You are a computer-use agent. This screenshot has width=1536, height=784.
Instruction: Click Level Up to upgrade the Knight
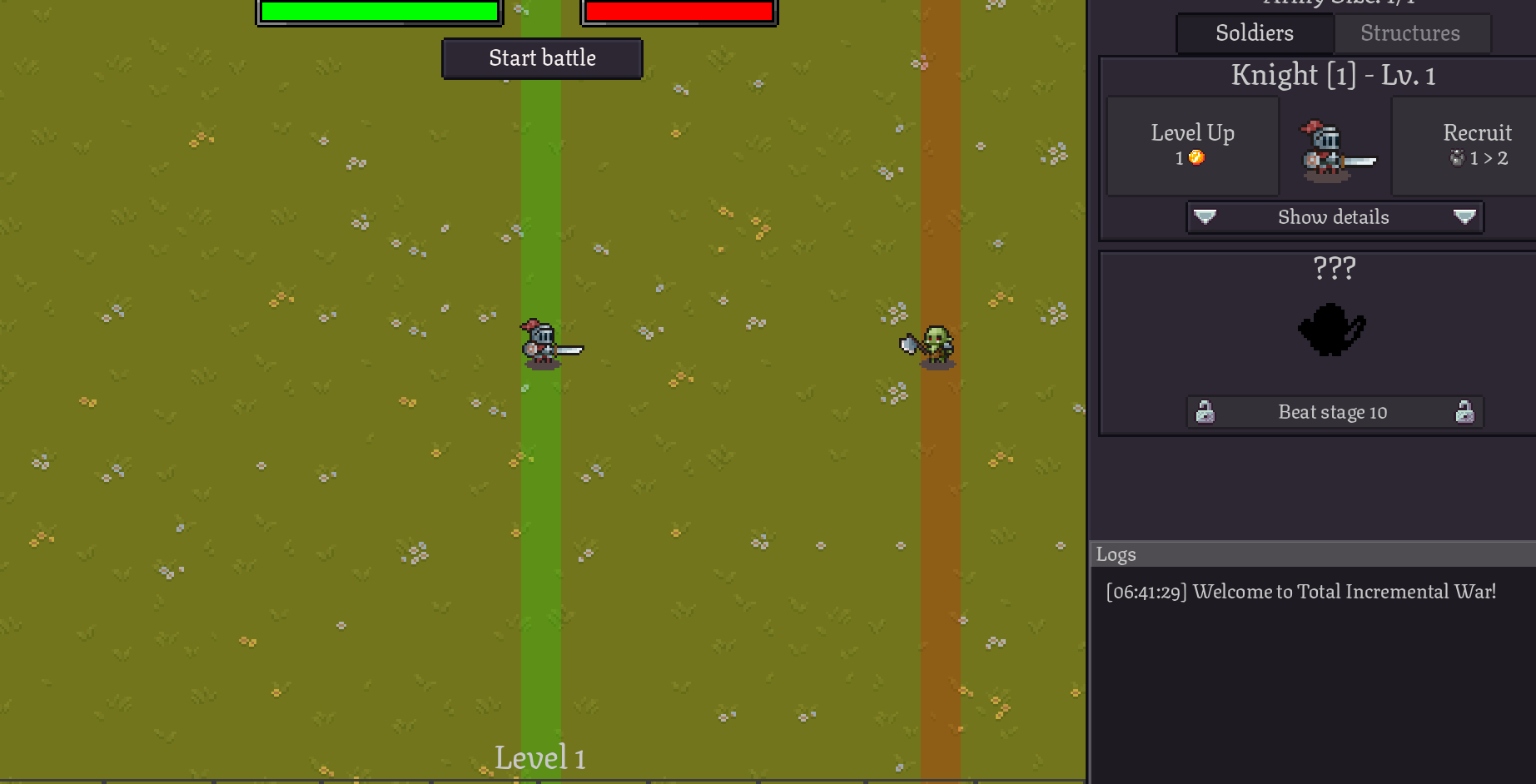point(1192,143)
